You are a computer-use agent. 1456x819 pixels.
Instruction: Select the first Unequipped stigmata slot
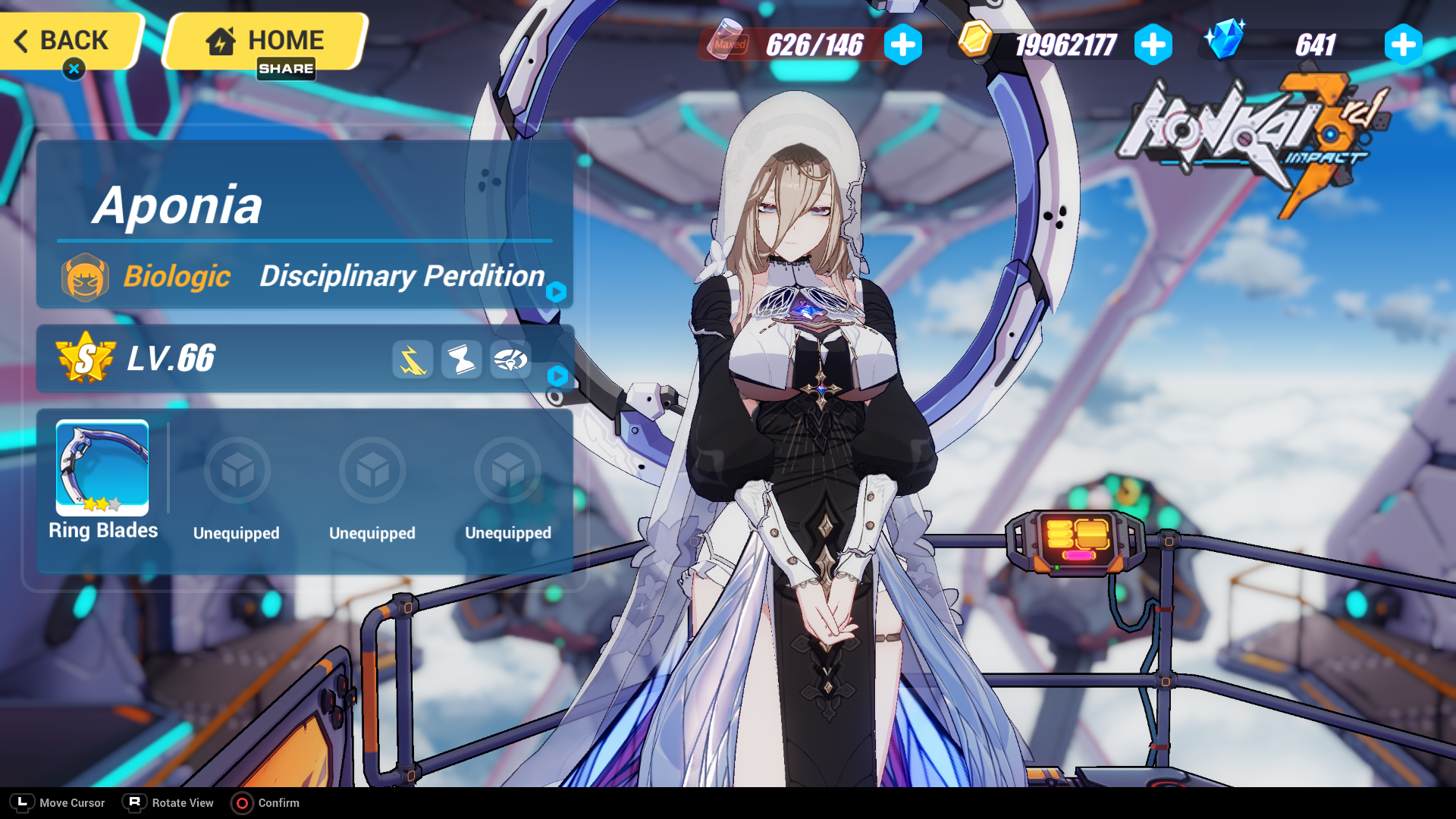(x=237, y=470)
